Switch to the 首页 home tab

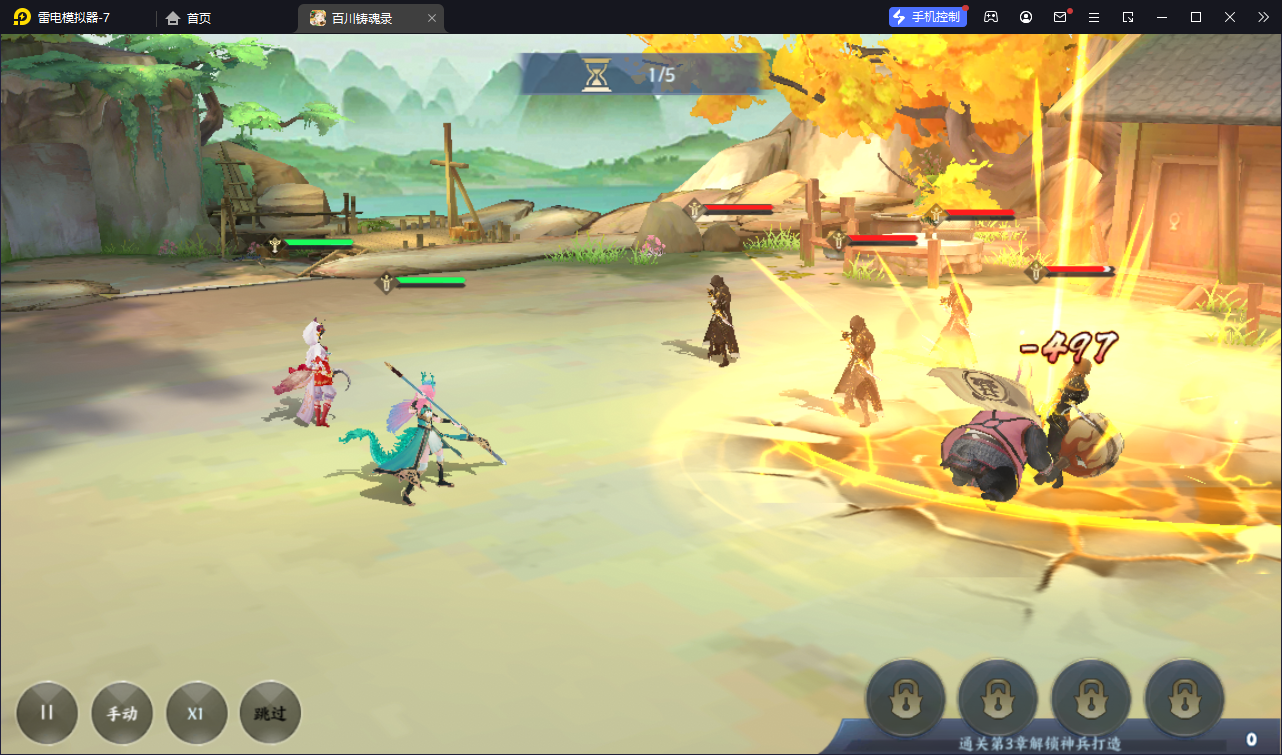tap(189, 18)
